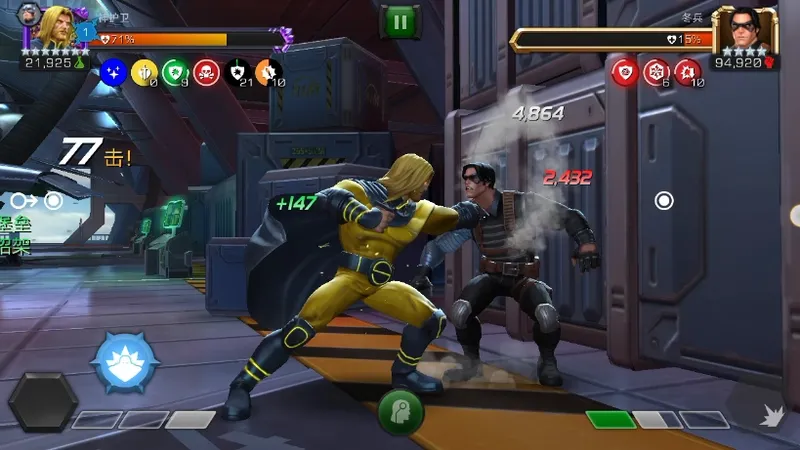View the opponent's red shield debuff icon
Image resolution: width=800 pixels, height=450 pixels.
pos(625,71)
